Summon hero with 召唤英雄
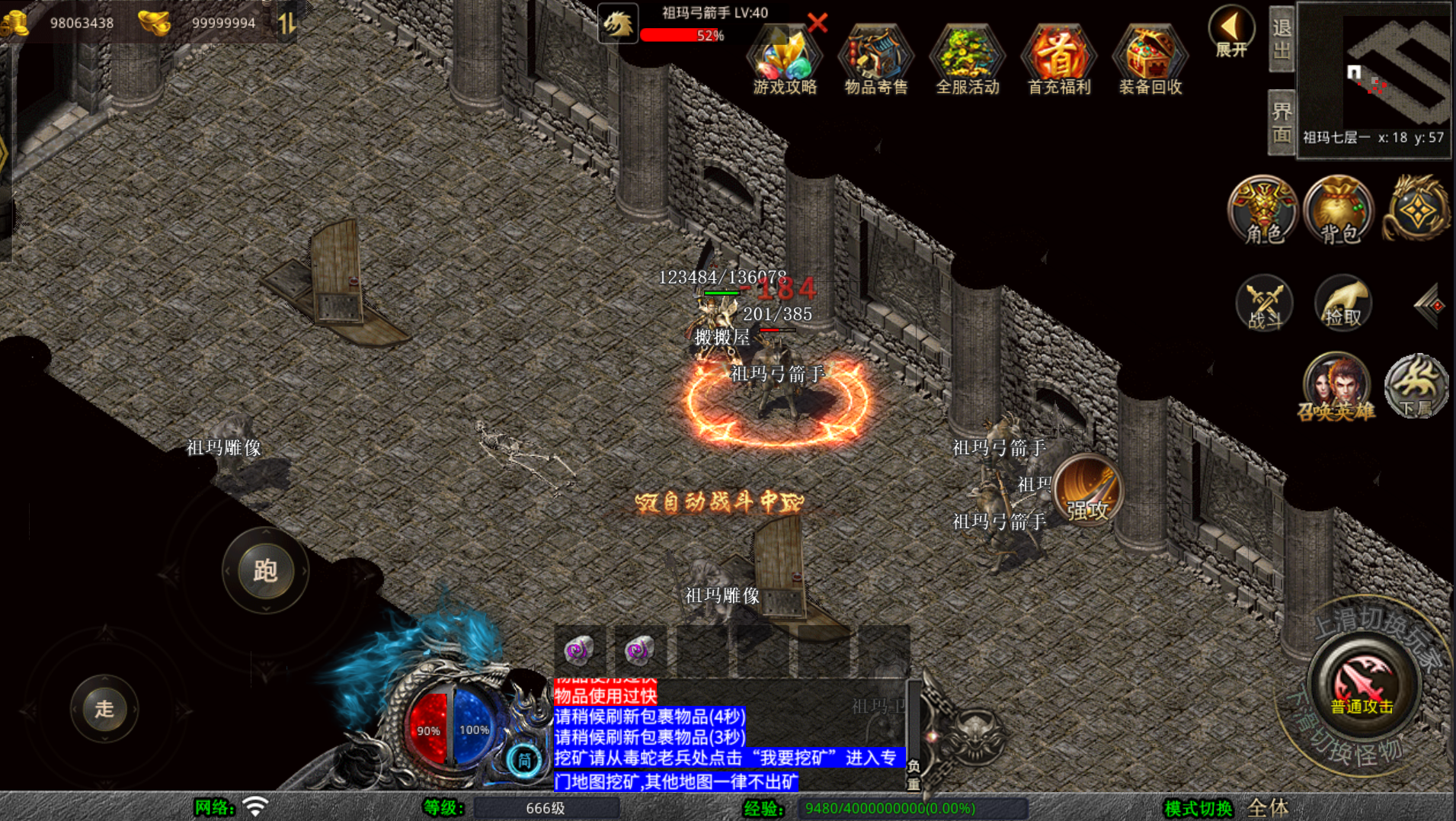 (x=1336, y=387)
